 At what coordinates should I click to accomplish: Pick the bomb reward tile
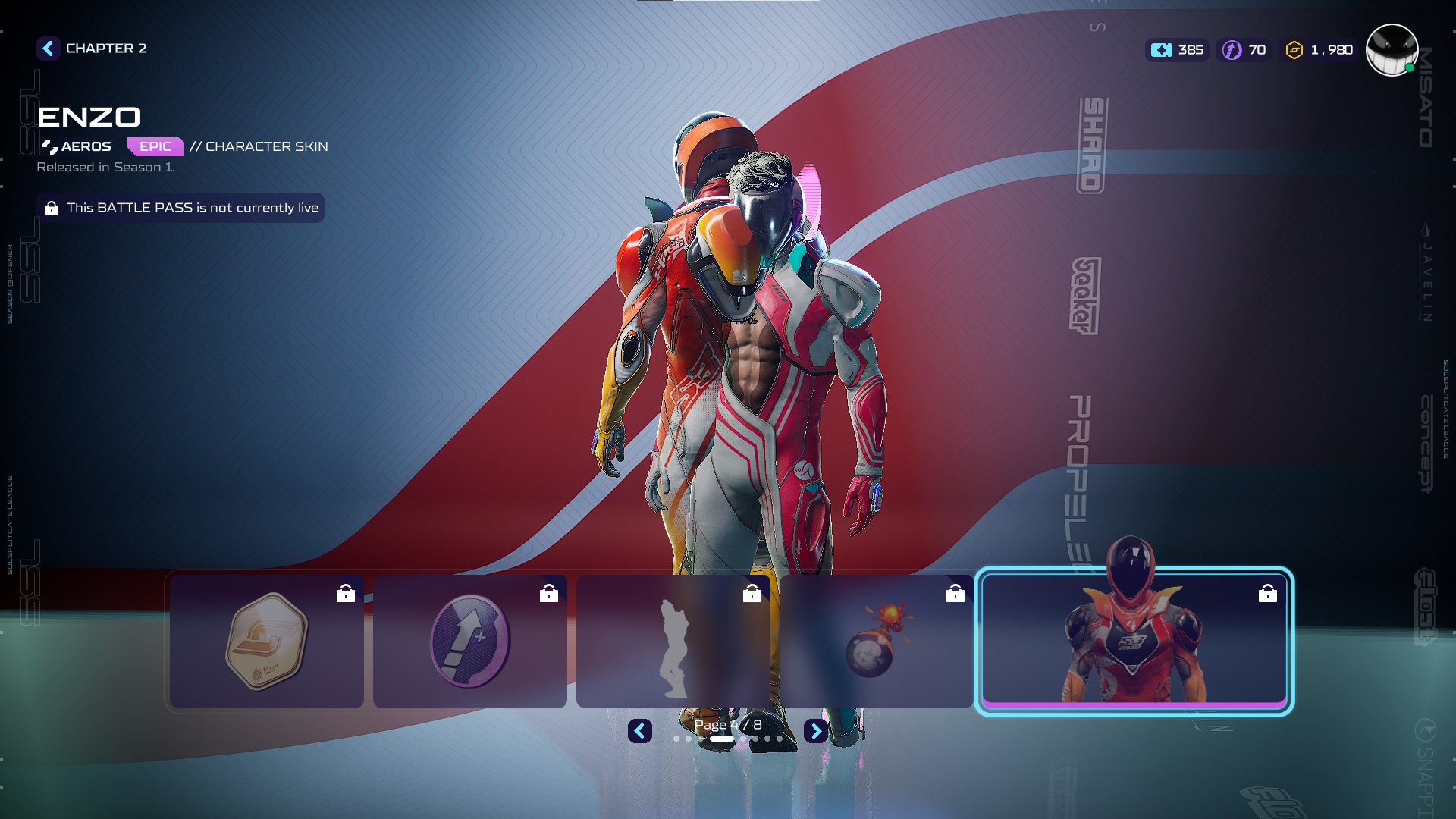coord(876,642)
